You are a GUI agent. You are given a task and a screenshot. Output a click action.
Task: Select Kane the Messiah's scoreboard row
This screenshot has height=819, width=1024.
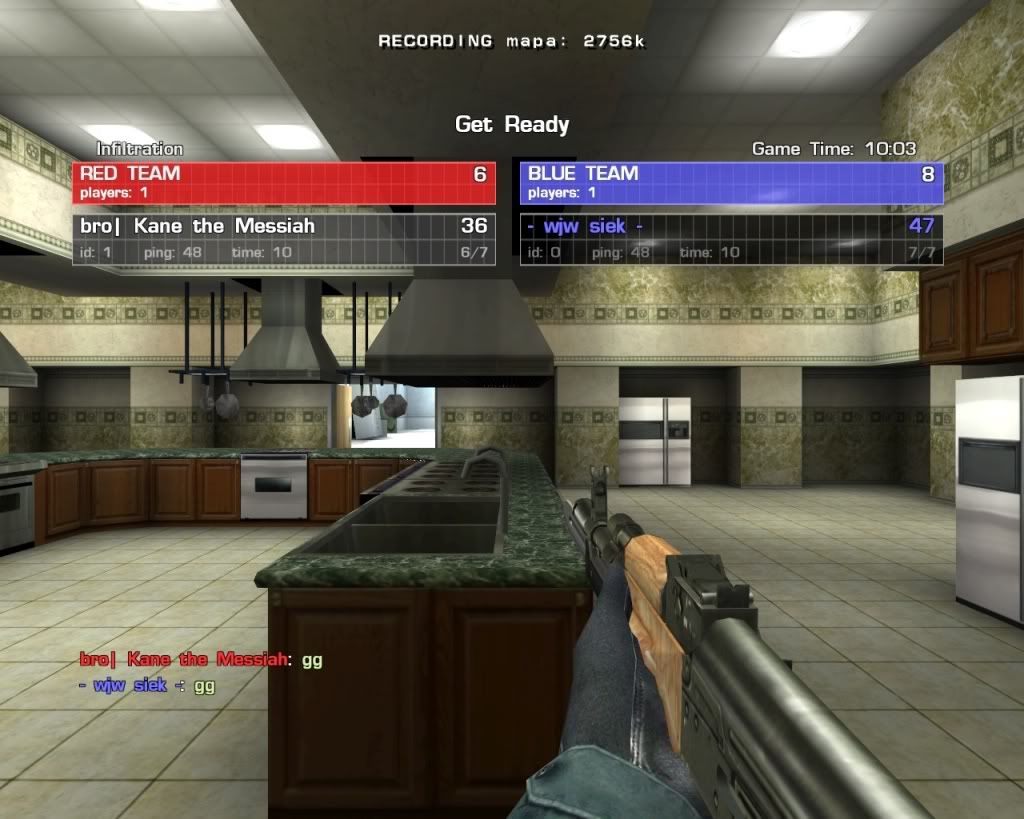pos(283,238)
